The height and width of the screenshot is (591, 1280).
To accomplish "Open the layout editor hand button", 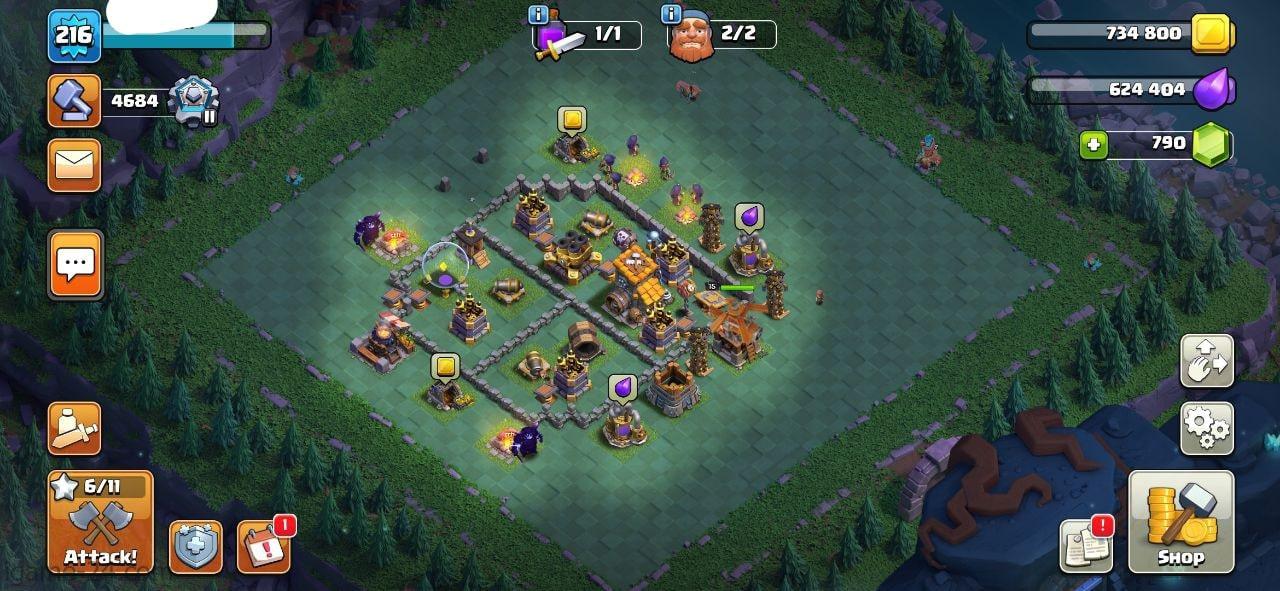I will [1206, 361].
